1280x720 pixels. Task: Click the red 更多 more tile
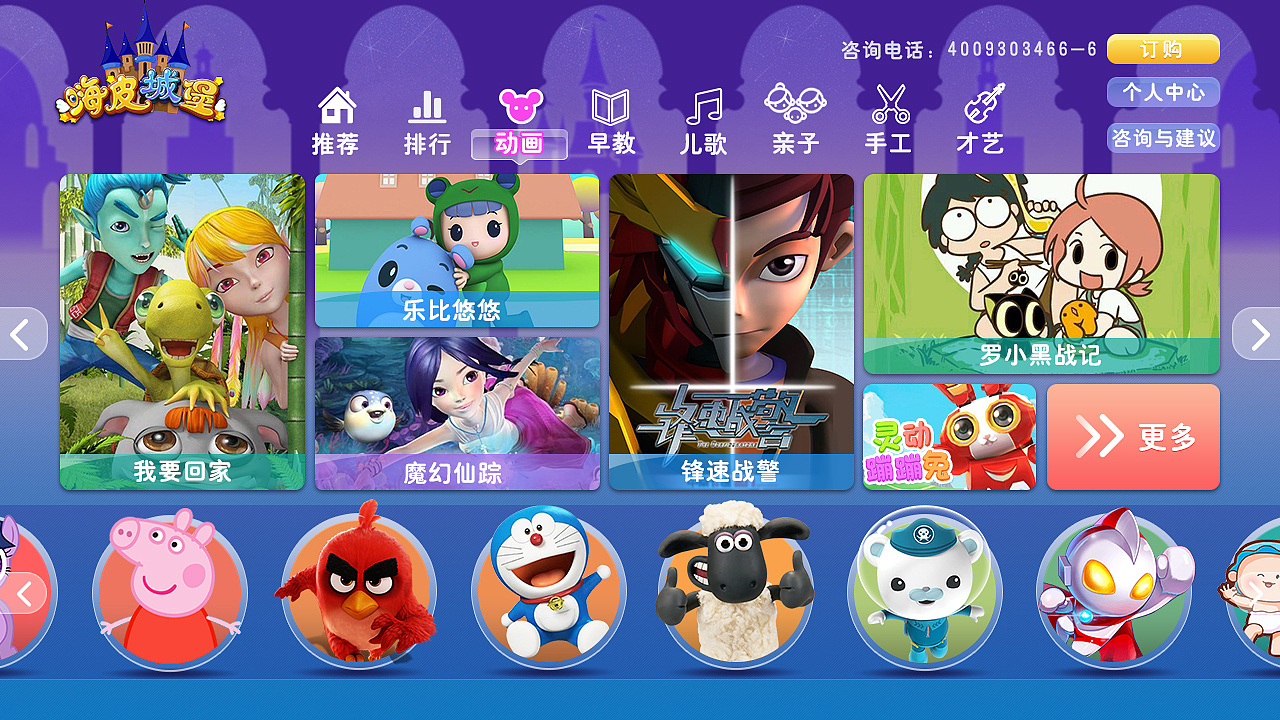1133,436
